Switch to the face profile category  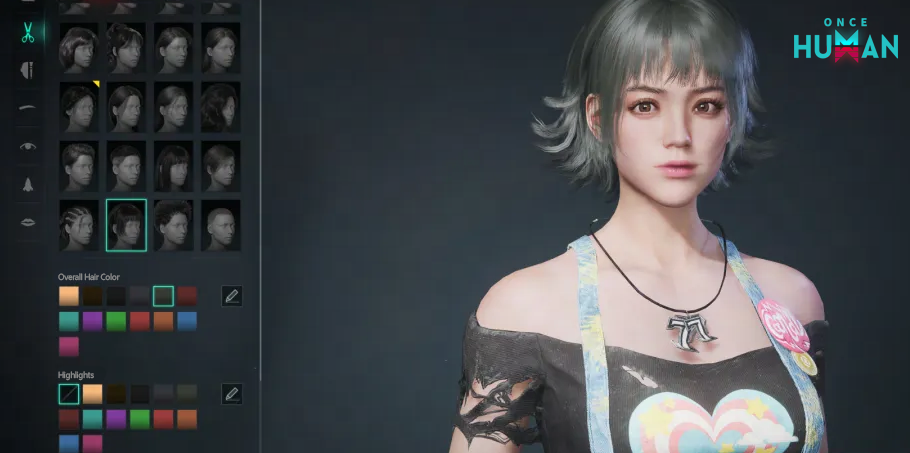28,69
